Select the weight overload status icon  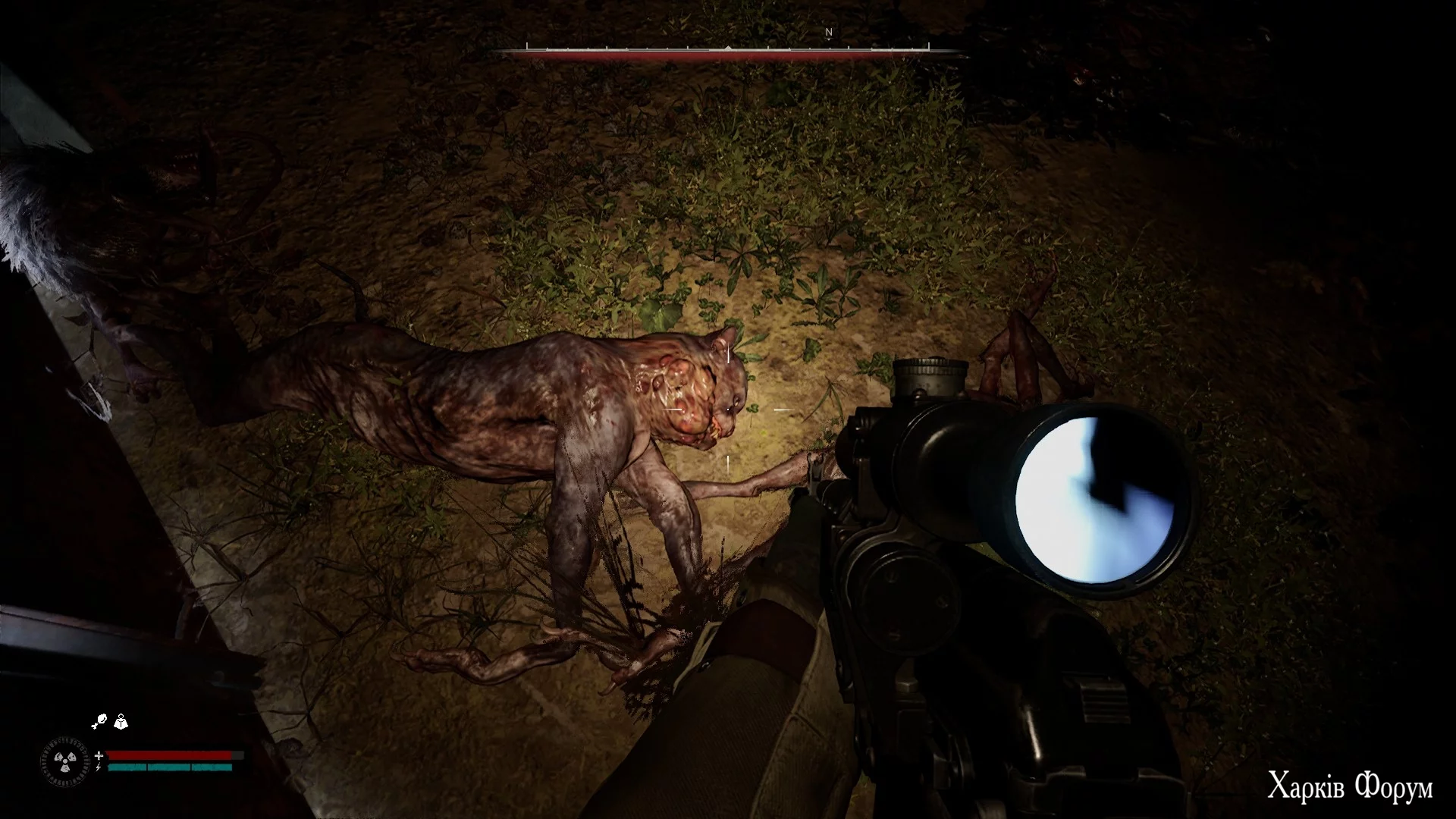coord(121,722)
